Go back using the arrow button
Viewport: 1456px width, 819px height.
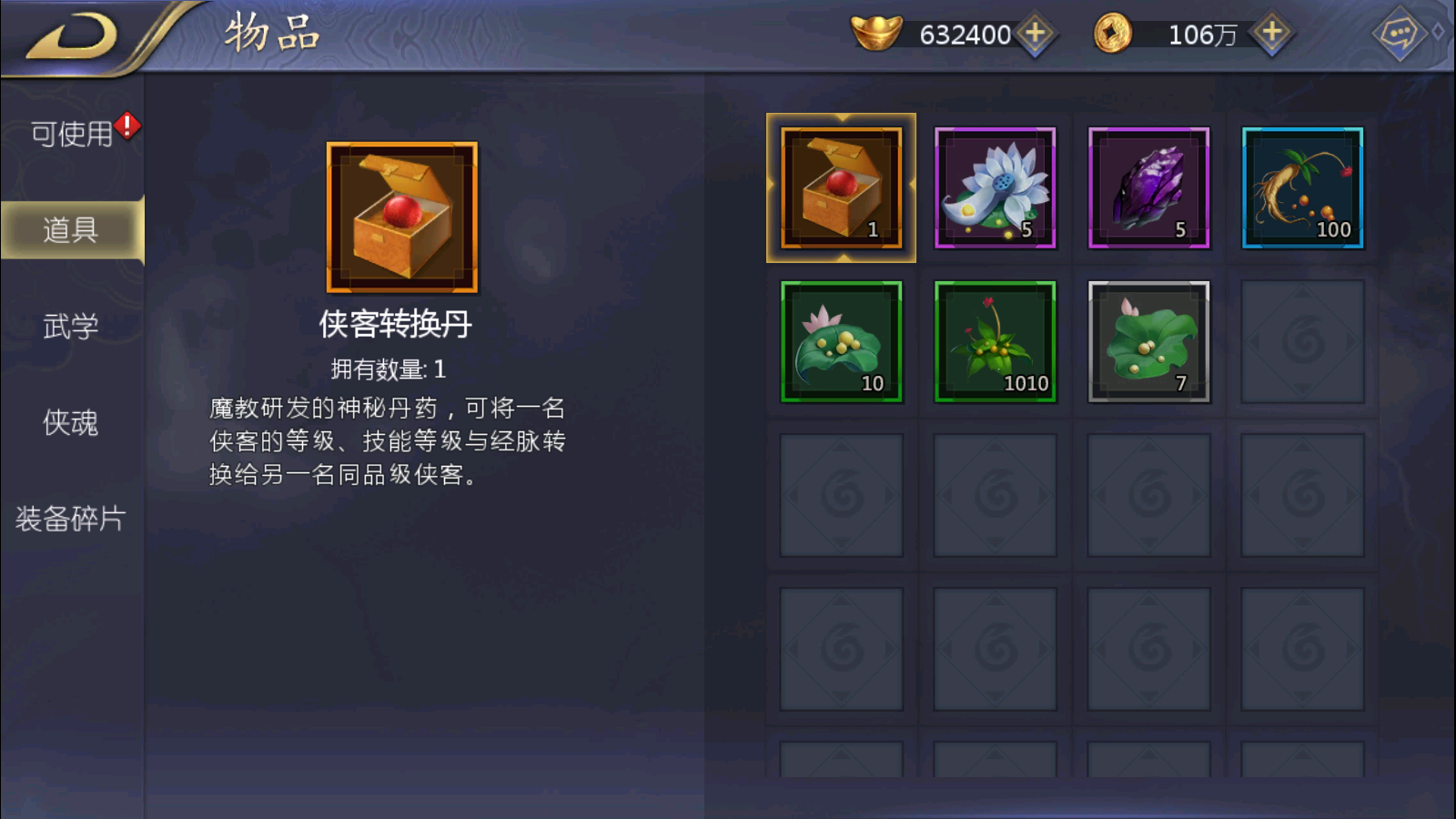click(73, 38)
